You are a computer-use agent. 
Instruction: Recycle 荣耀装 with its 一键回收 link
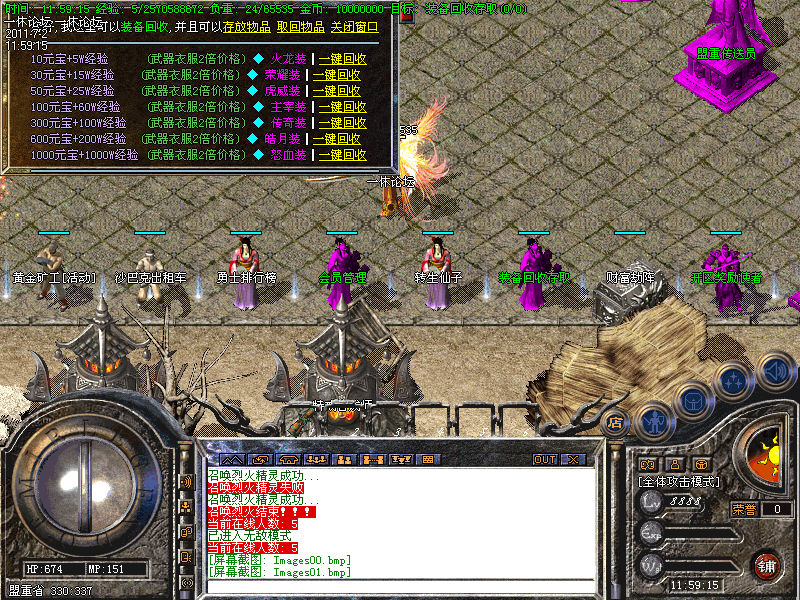pyautogui.click(x=340, y=75)
